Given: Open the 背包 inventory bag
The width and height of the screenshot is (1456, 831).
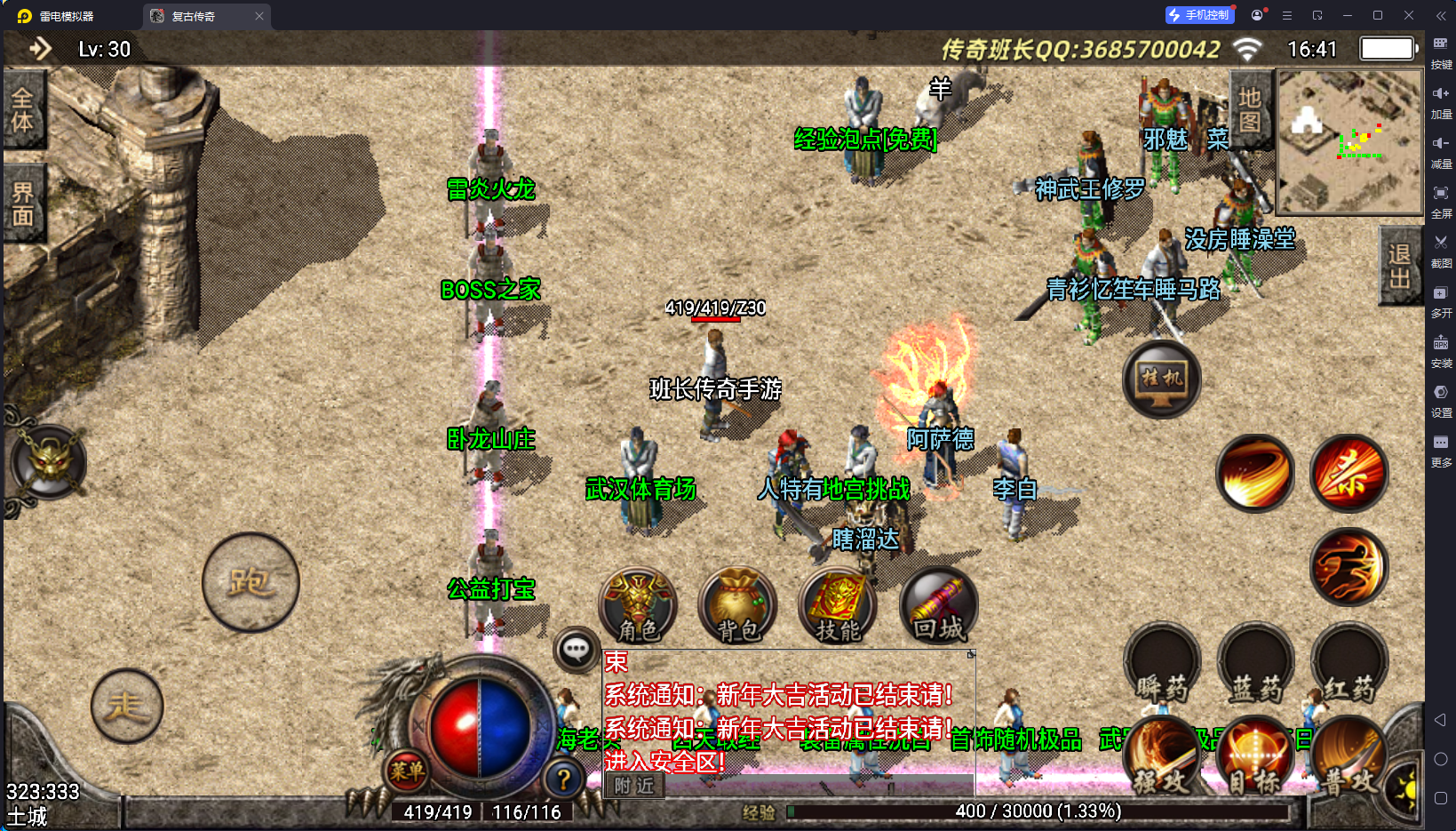Looking at the screenshot, I should click(x=738, y=606).
